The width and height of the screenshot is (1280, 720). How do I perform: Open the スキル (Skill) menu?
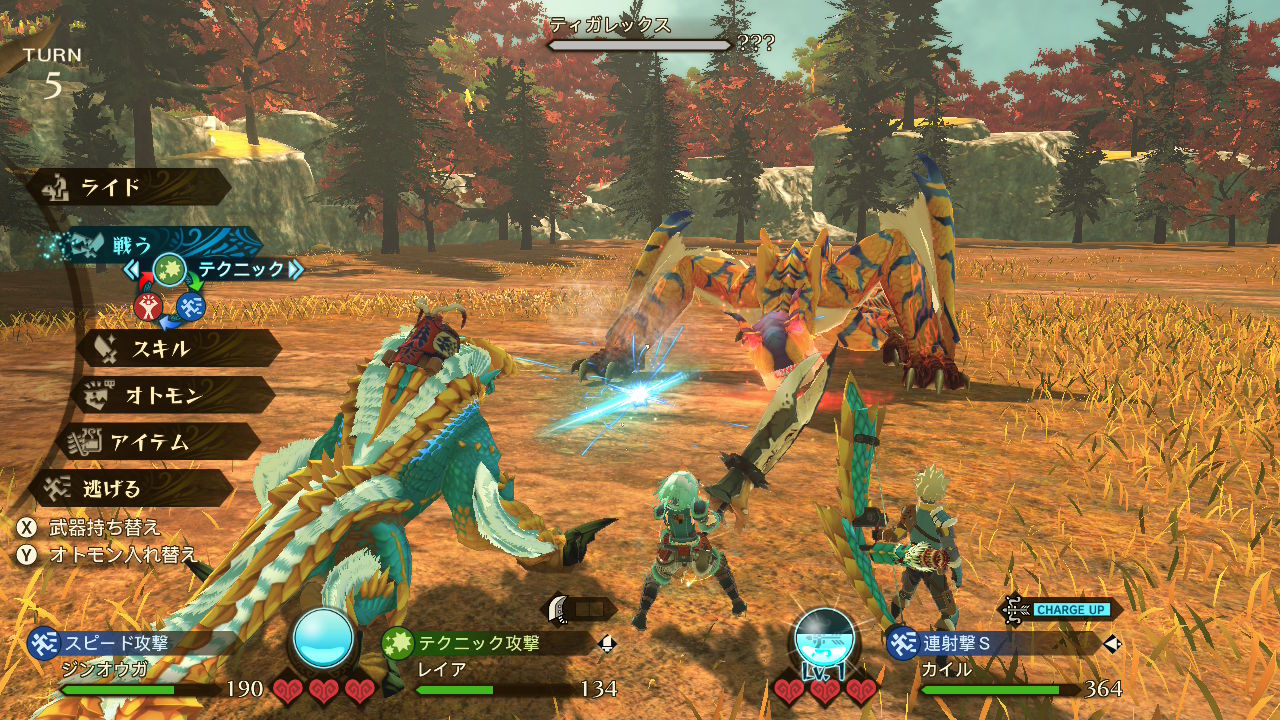click(x=178, y=348)
